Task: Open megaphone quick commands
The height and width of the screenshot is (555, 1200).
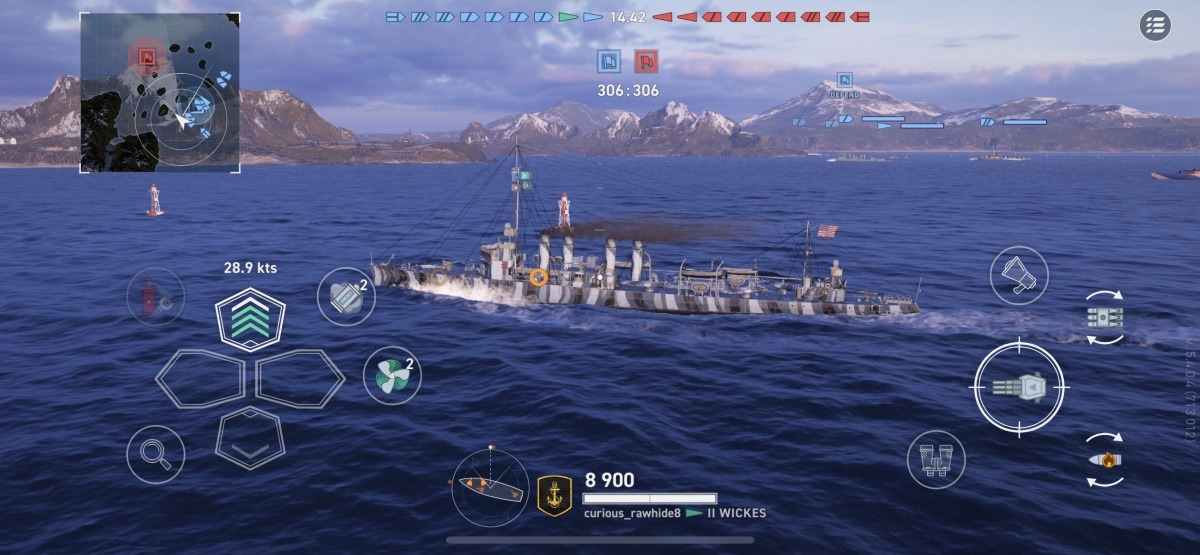Action: tap(1018, 275)
